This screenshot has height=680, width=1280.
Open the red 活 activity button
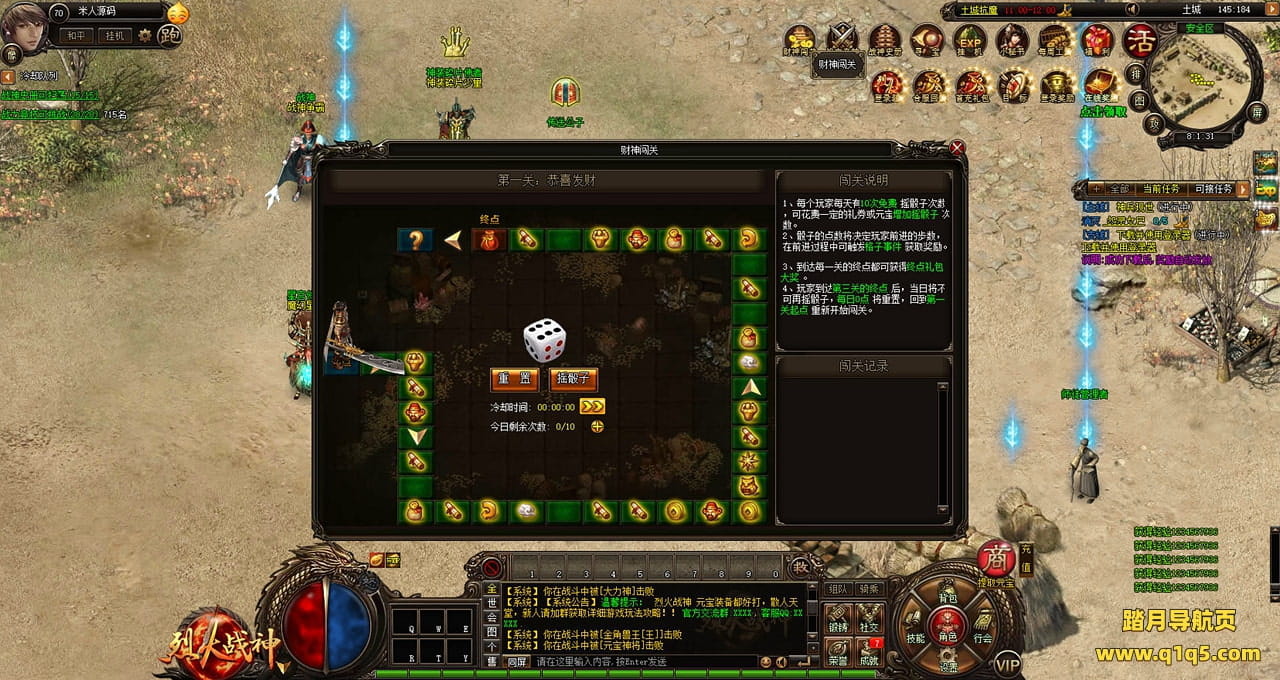pyautogui.click(x=1139, y=41)
